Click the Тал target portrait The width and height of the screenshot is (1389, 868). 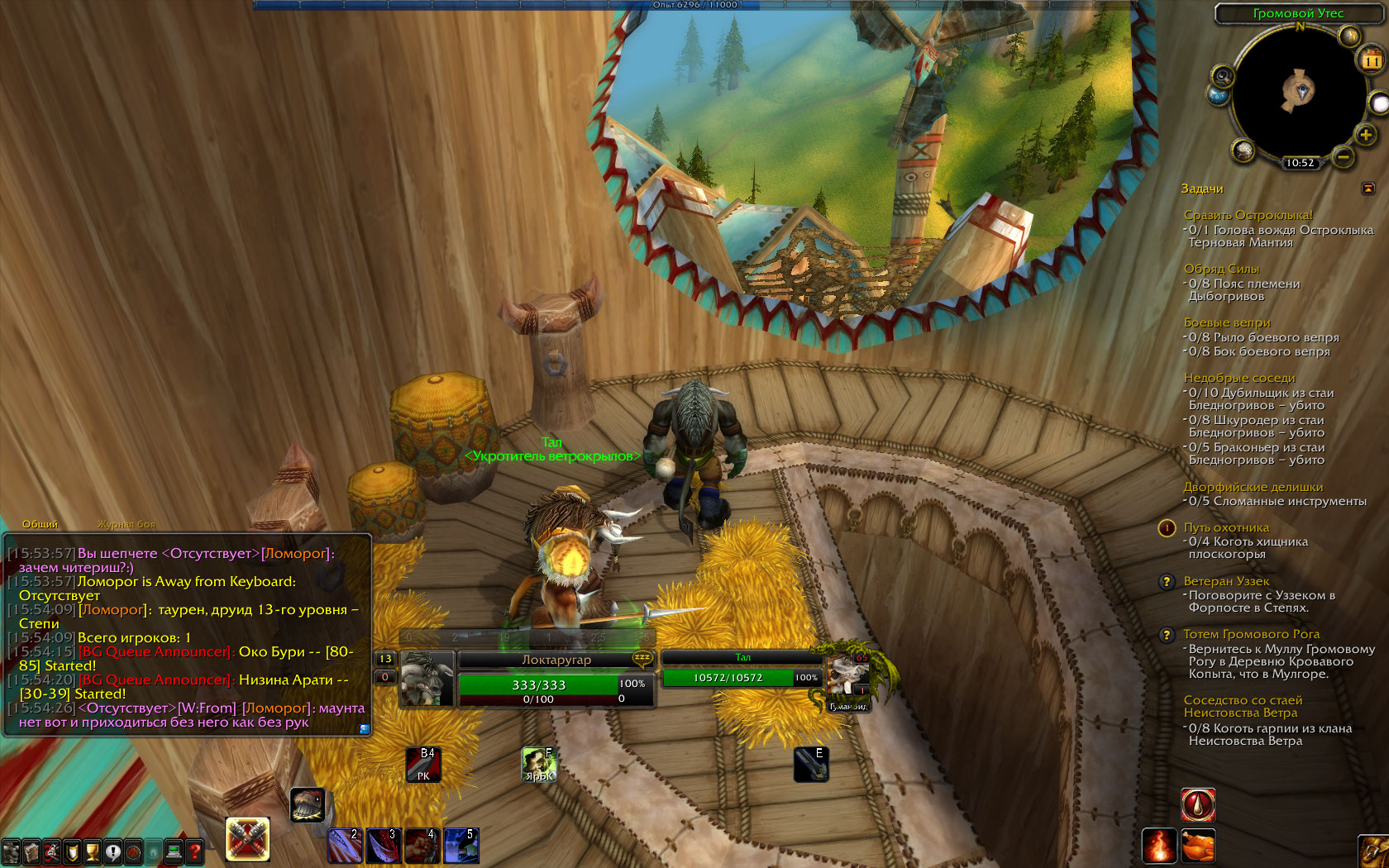point(847,676)
